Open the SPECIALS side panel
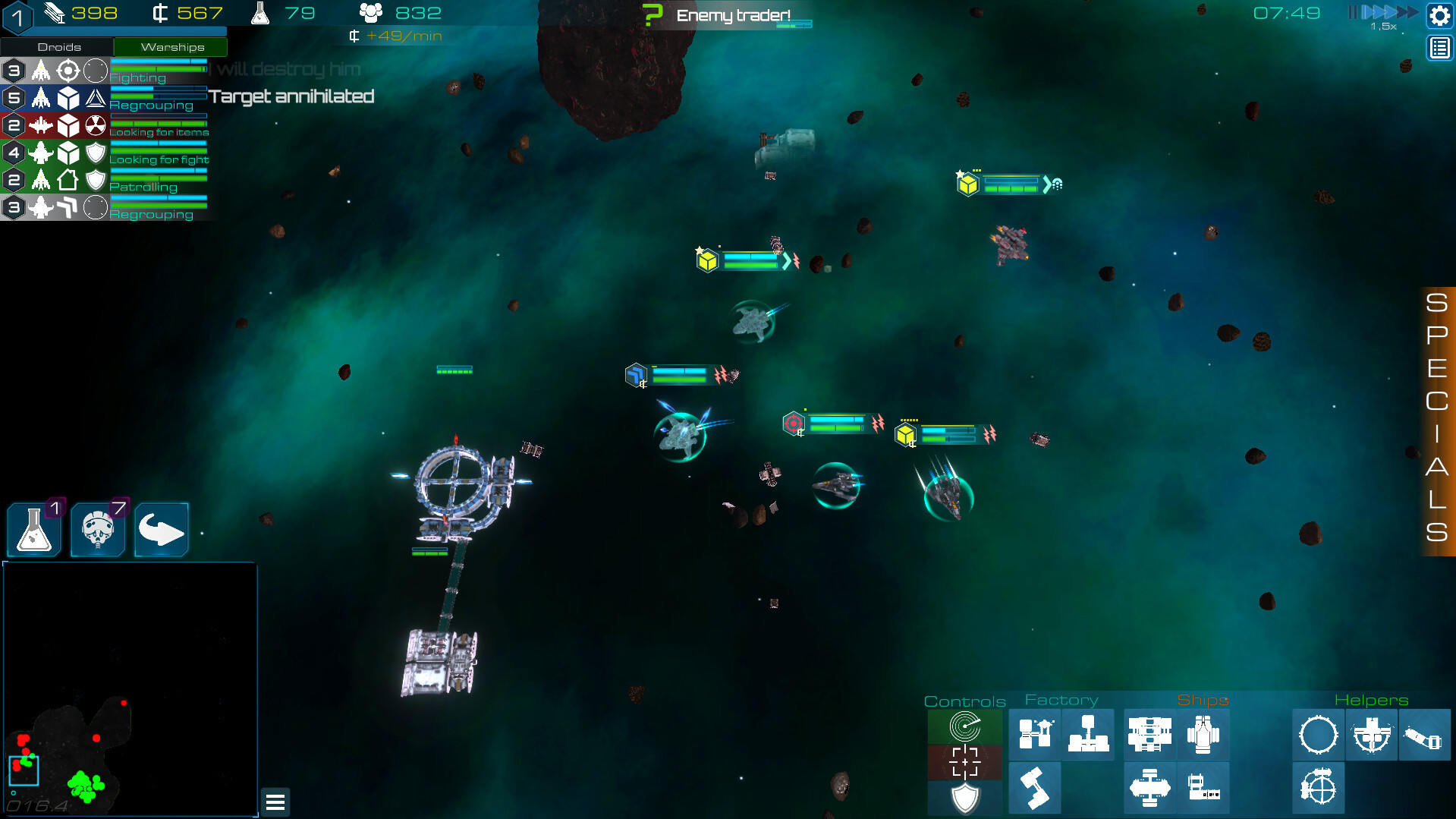This screenshot has height=819, width=1456. pyautogui.click(x=1436, y=419)
